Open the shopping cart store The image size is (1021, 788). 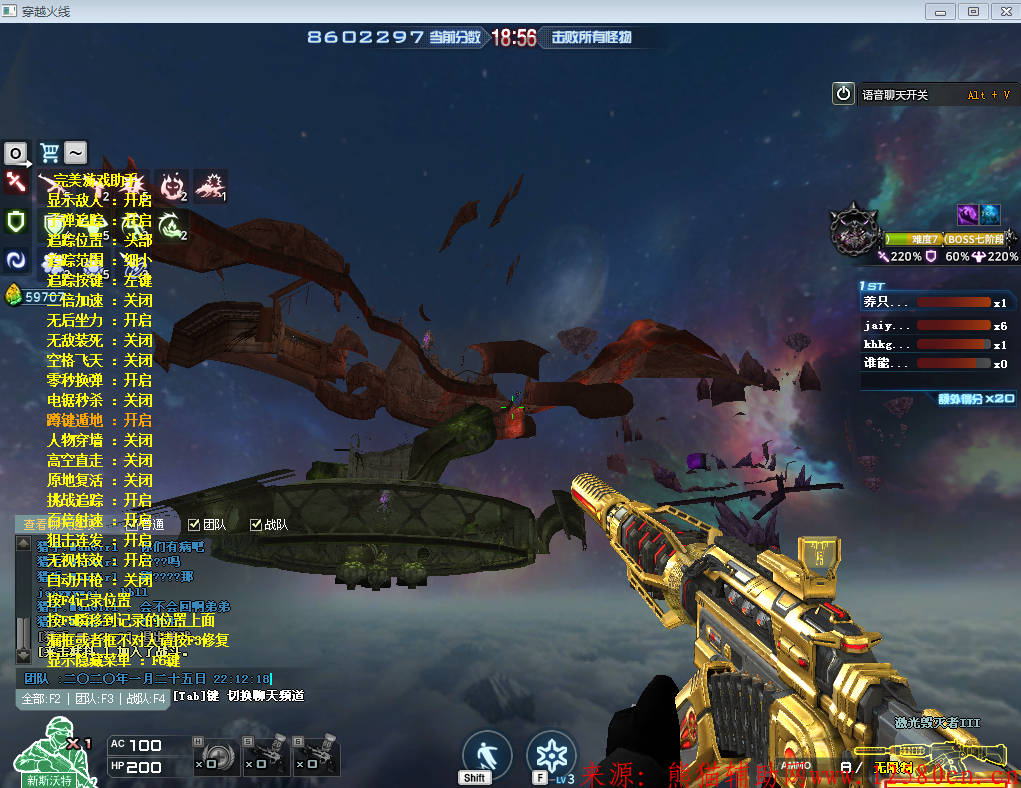pyautogui.click(x=49, y=153)
